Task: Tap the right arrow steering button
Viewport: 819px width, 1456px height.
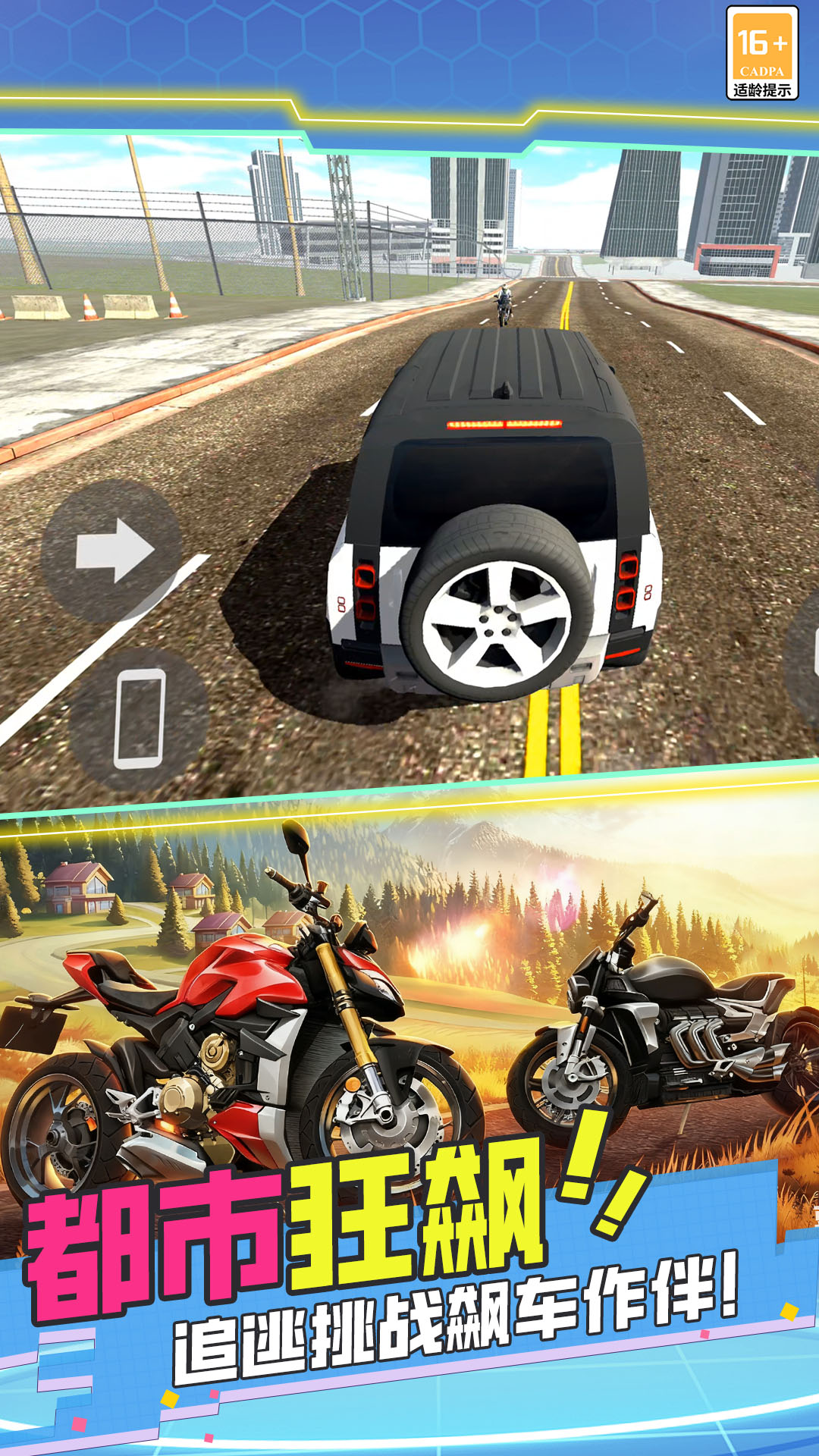Action: [112, 551]
